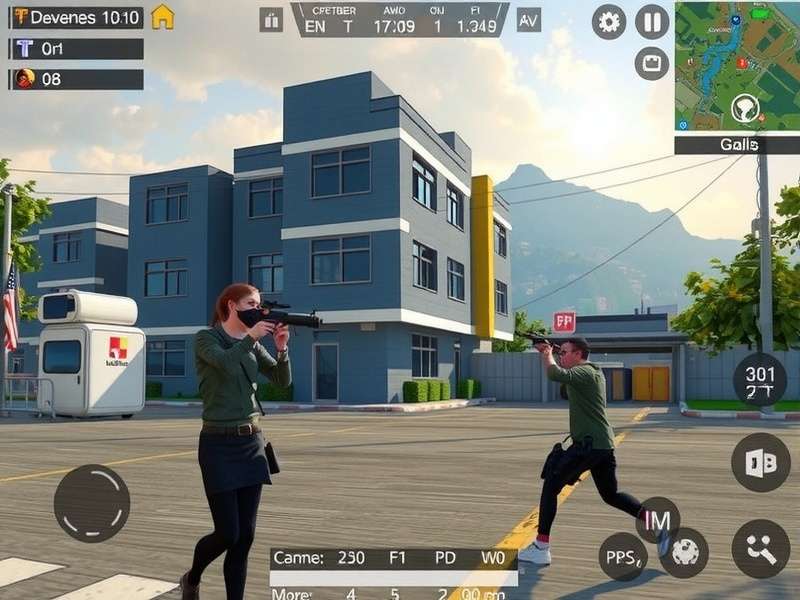Activate the round IM button
This screenshot has width=800, height=600.
(657, 519)
